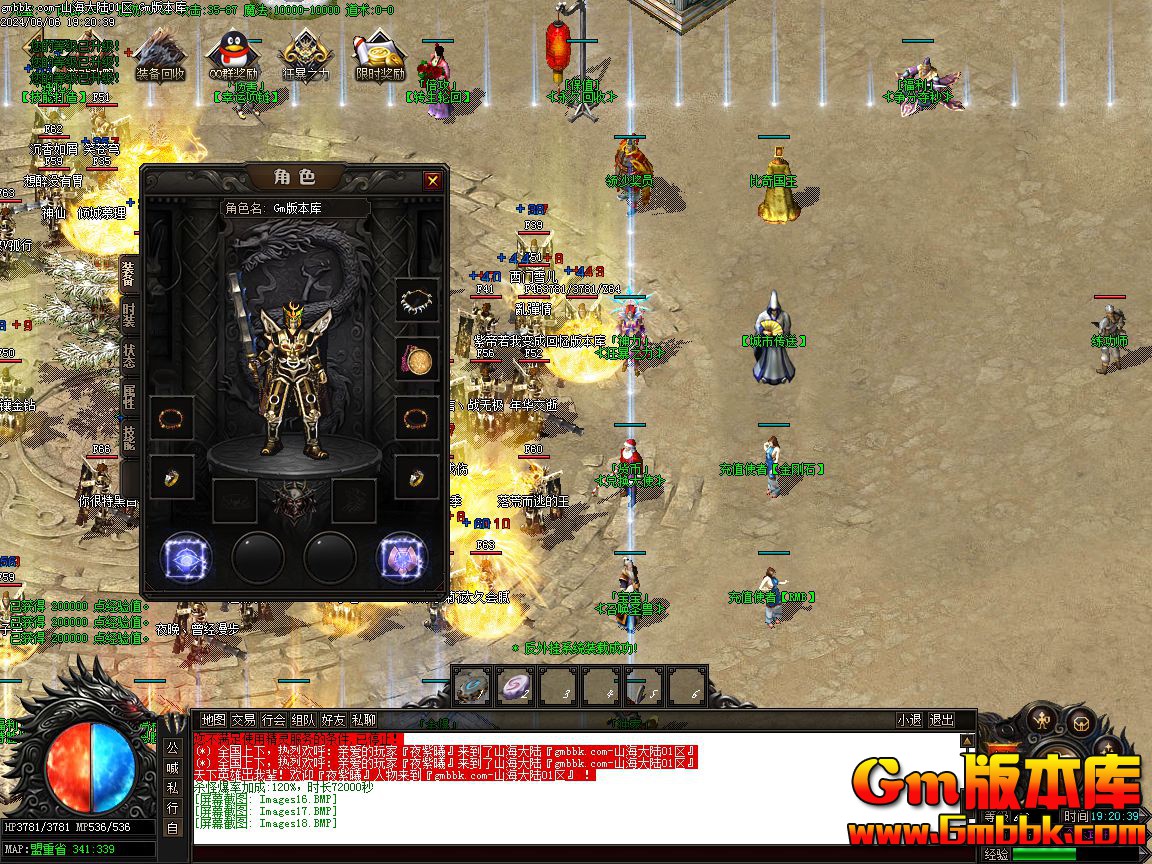Open the 限时奖励 timed reward icon
Viewport: 1152px width, 864px height.
pyautogui.click(x=380, y=57)
